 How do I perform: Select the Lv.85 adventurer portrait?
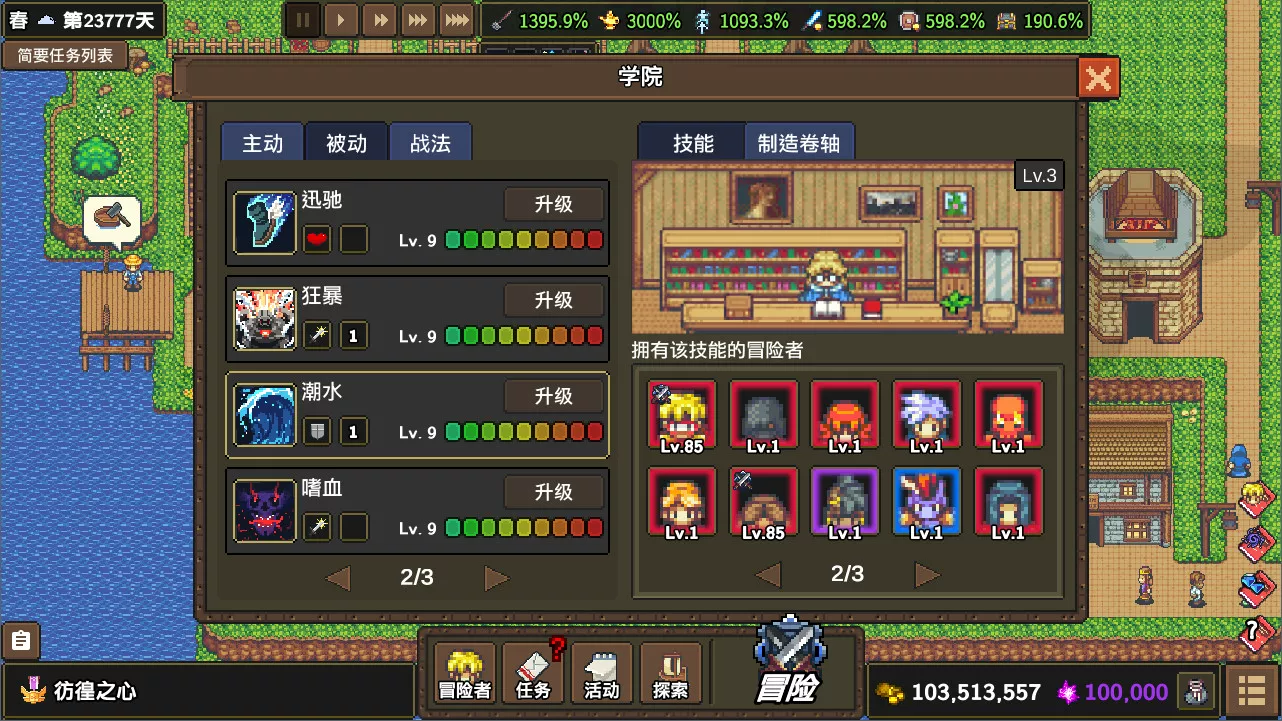[685, 413]
